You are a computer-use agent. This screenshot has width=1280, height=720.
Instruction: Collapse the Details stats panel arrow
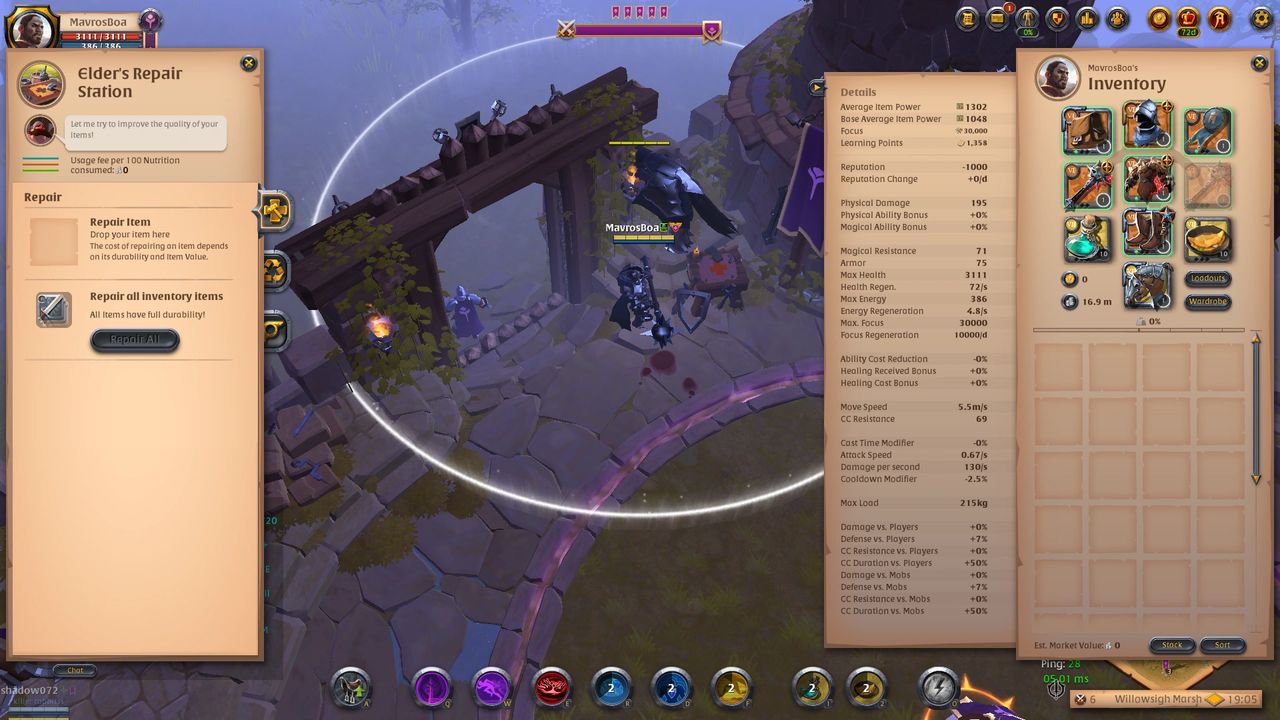click(817, 88)
